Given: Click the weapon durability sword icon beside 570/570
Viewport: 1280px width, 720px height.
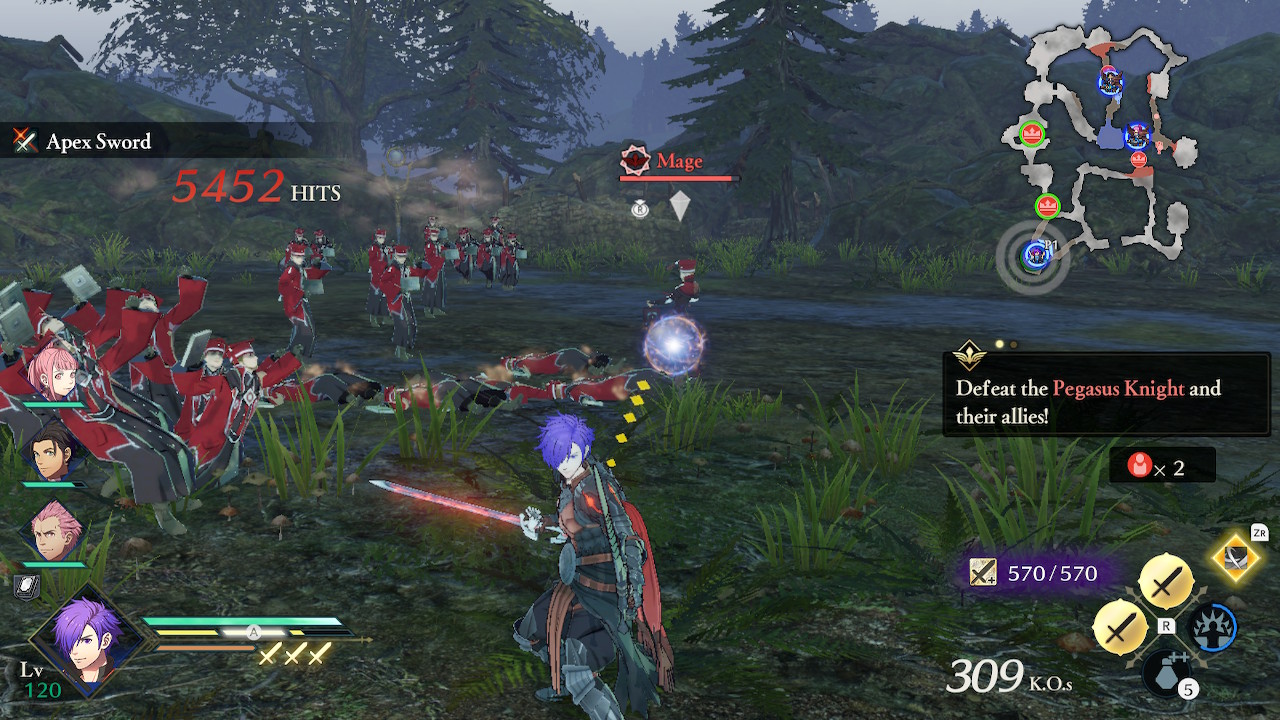Looking at the screenshot, I should (x=981, y=571).
